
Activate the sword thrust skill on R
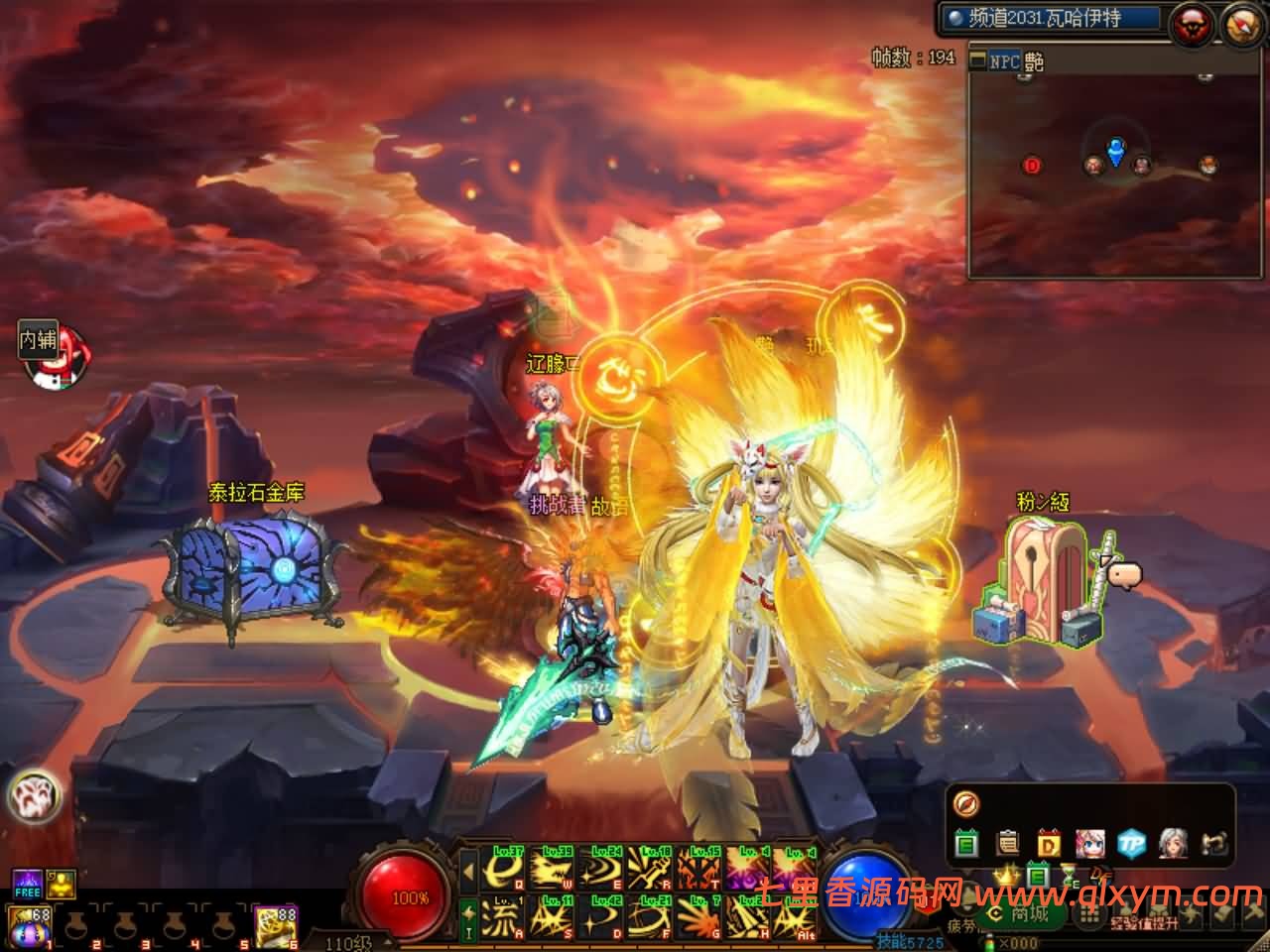(650, 868)
